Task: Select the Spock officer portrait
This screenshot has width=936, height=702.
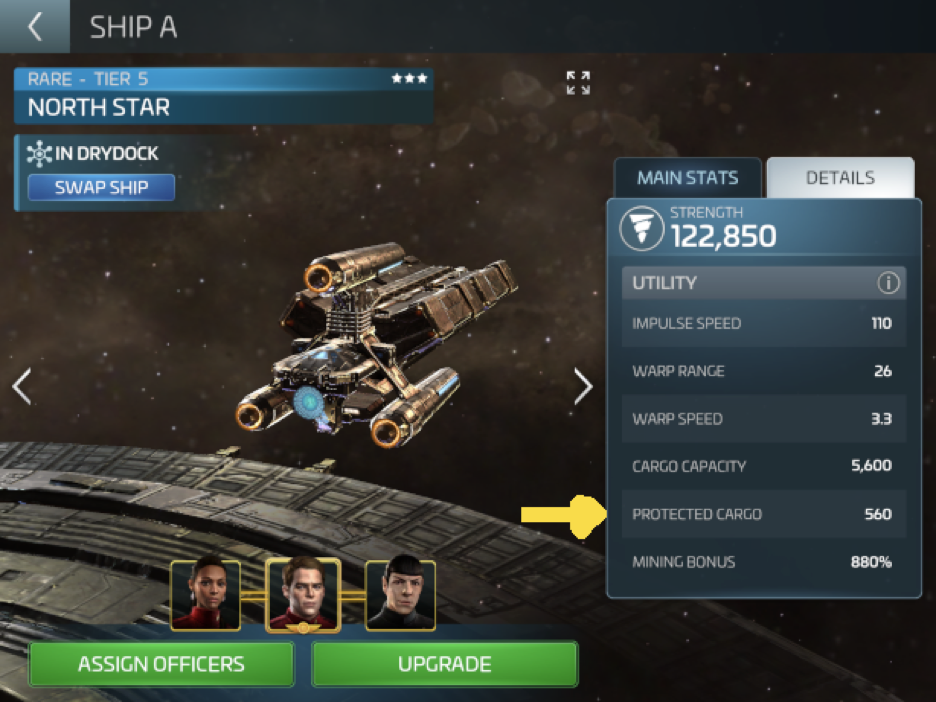Action: [x=400, y=594]
